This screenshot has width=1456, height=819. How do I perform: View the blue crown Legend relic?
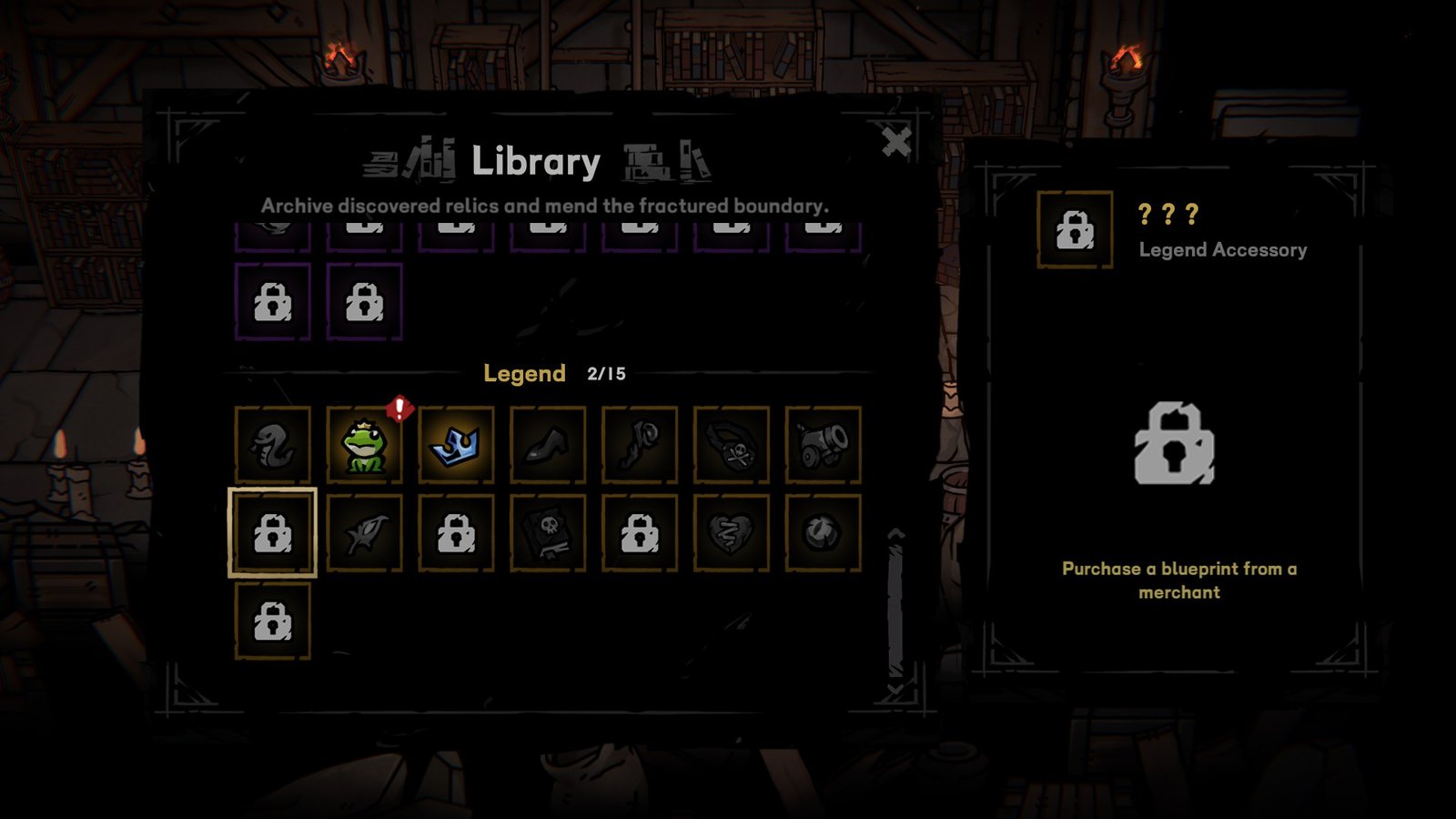point(457,446)
